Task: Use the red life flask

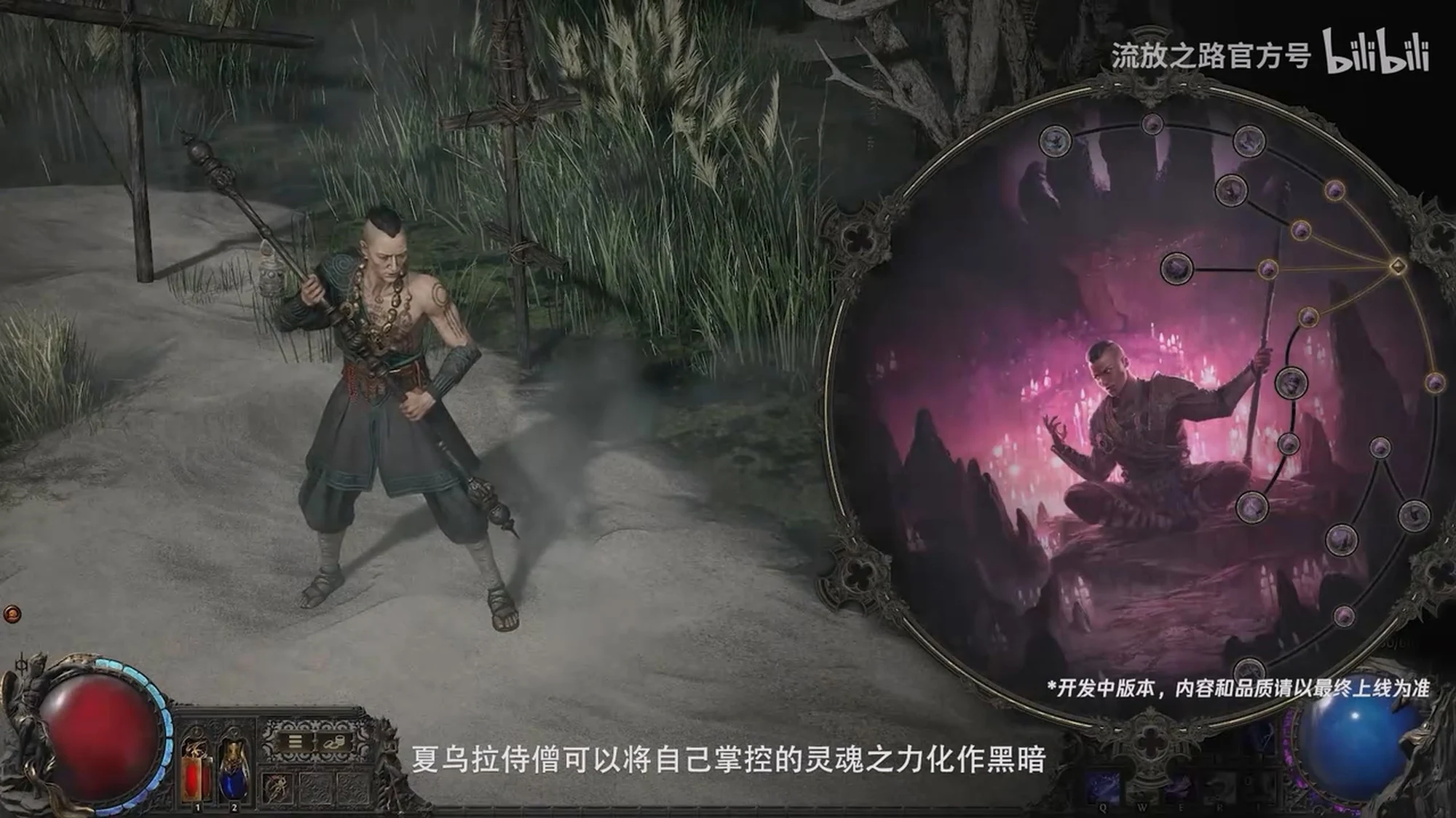Action: click(197, 770)
